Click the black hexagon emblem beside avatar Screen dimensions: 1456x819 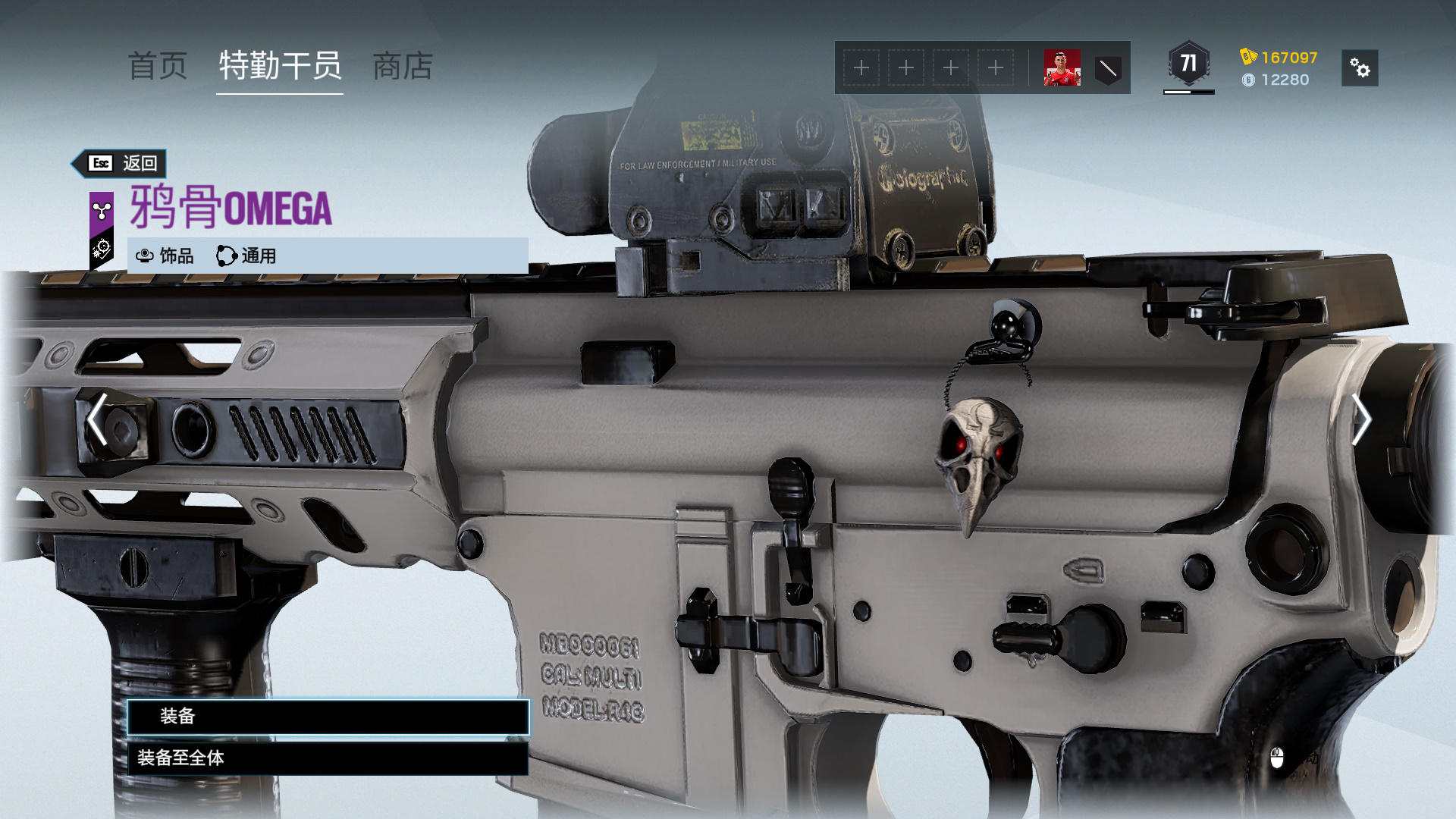[x=1108, y=69]
